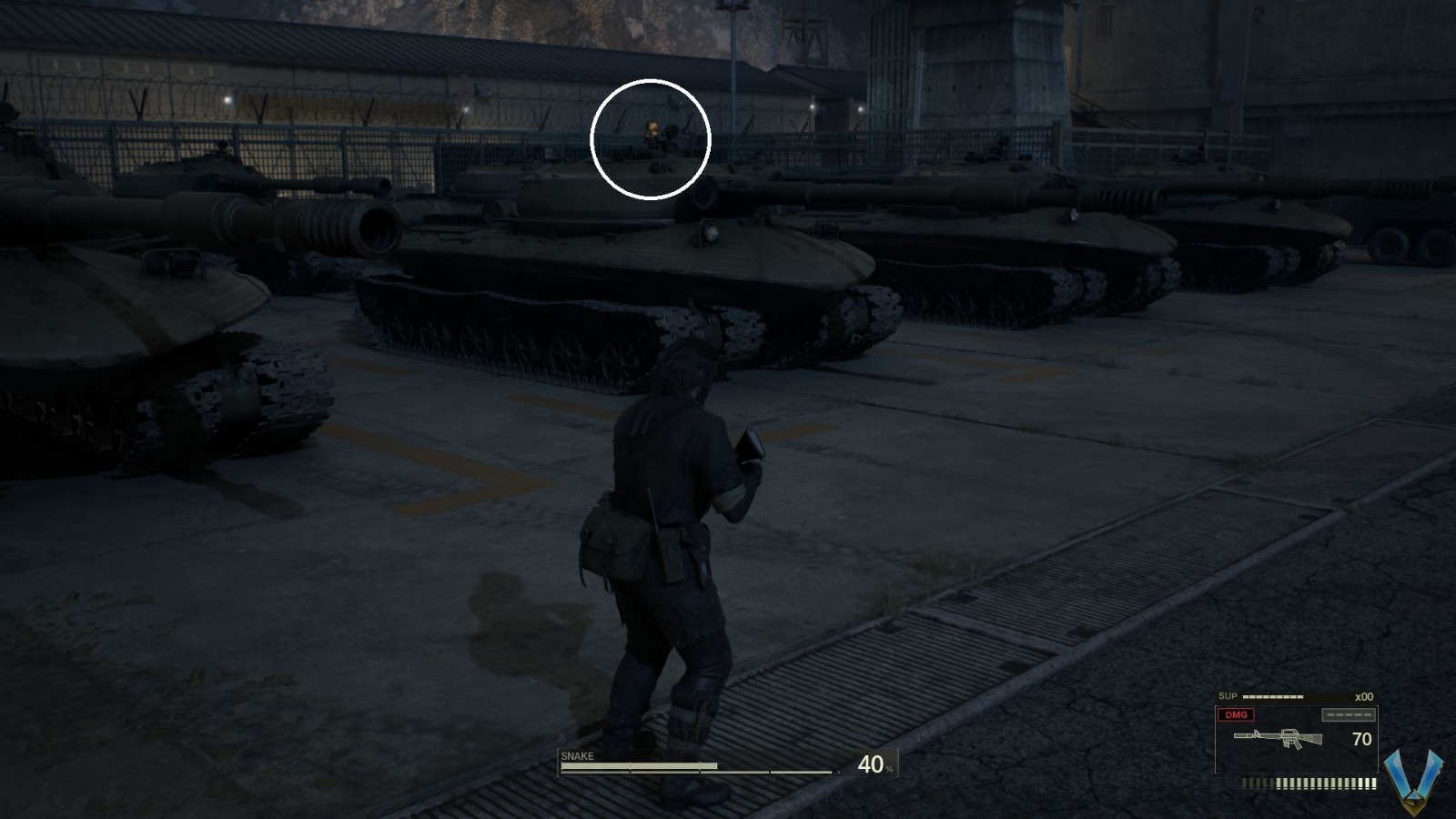Click the red DMG damage indicator
This screenshot has height=819, width=1456.
coord(1235,715)
